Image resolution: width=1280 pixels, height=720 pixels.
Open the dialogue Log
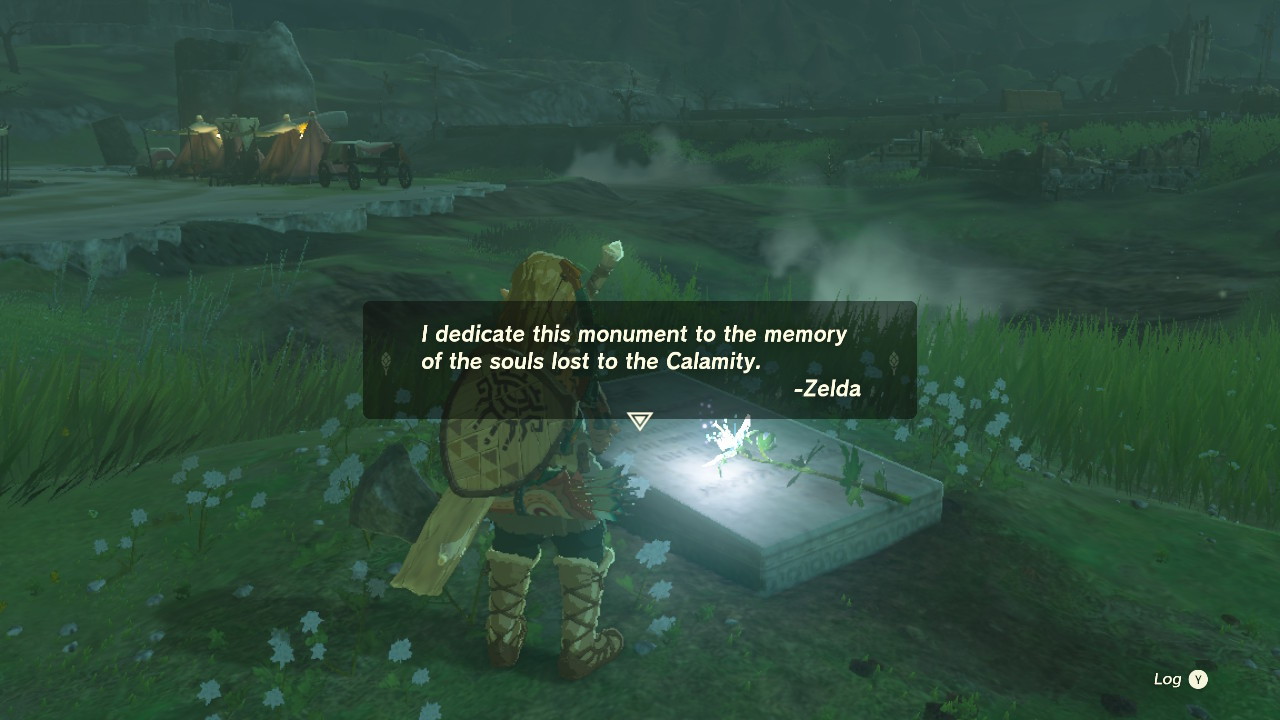(x=1180, y=680)
